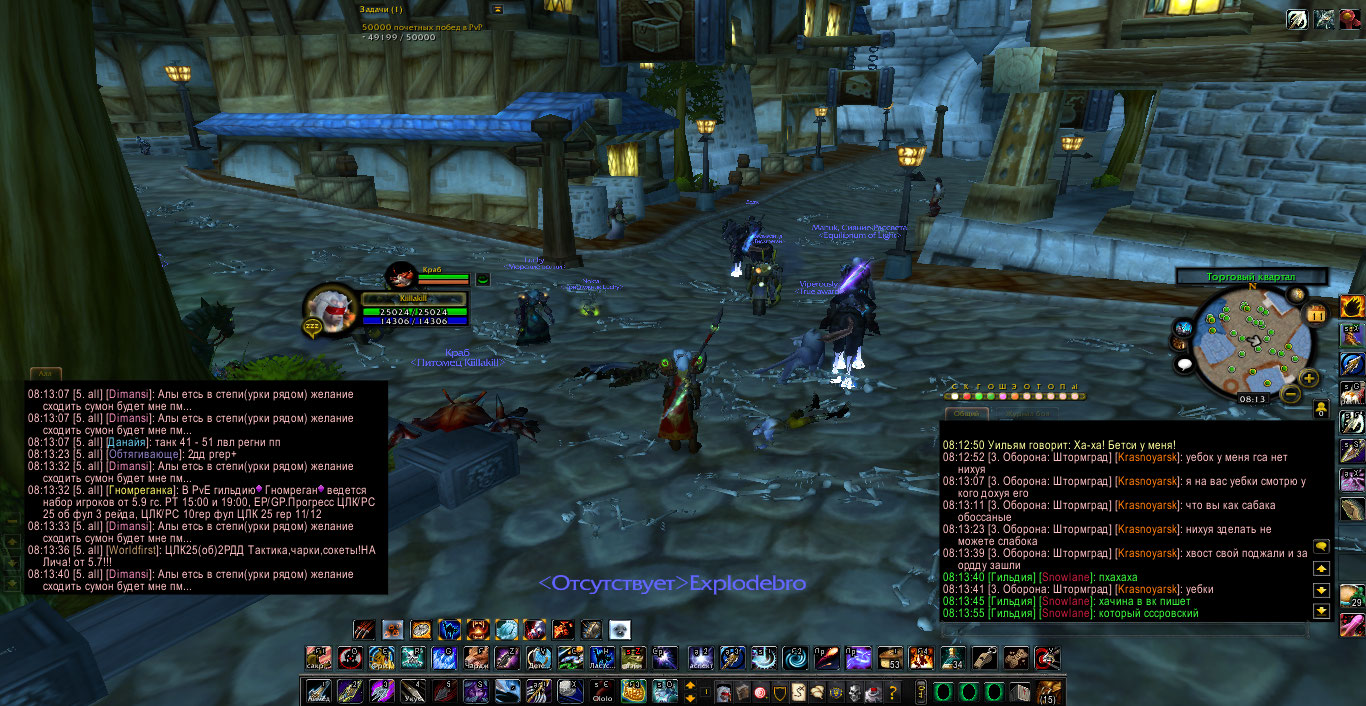Select the Краб pet portrait
The image size is (1366, 706).
[x=402, y=275]
